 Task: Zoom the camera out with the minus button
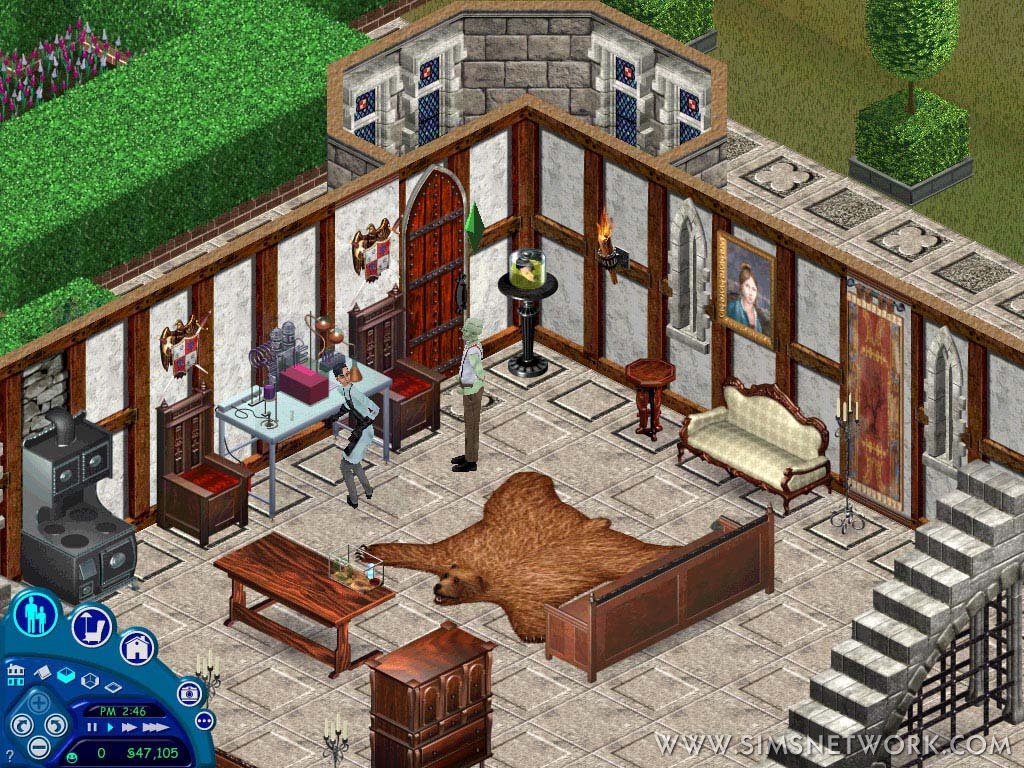(x=37, y=746)
